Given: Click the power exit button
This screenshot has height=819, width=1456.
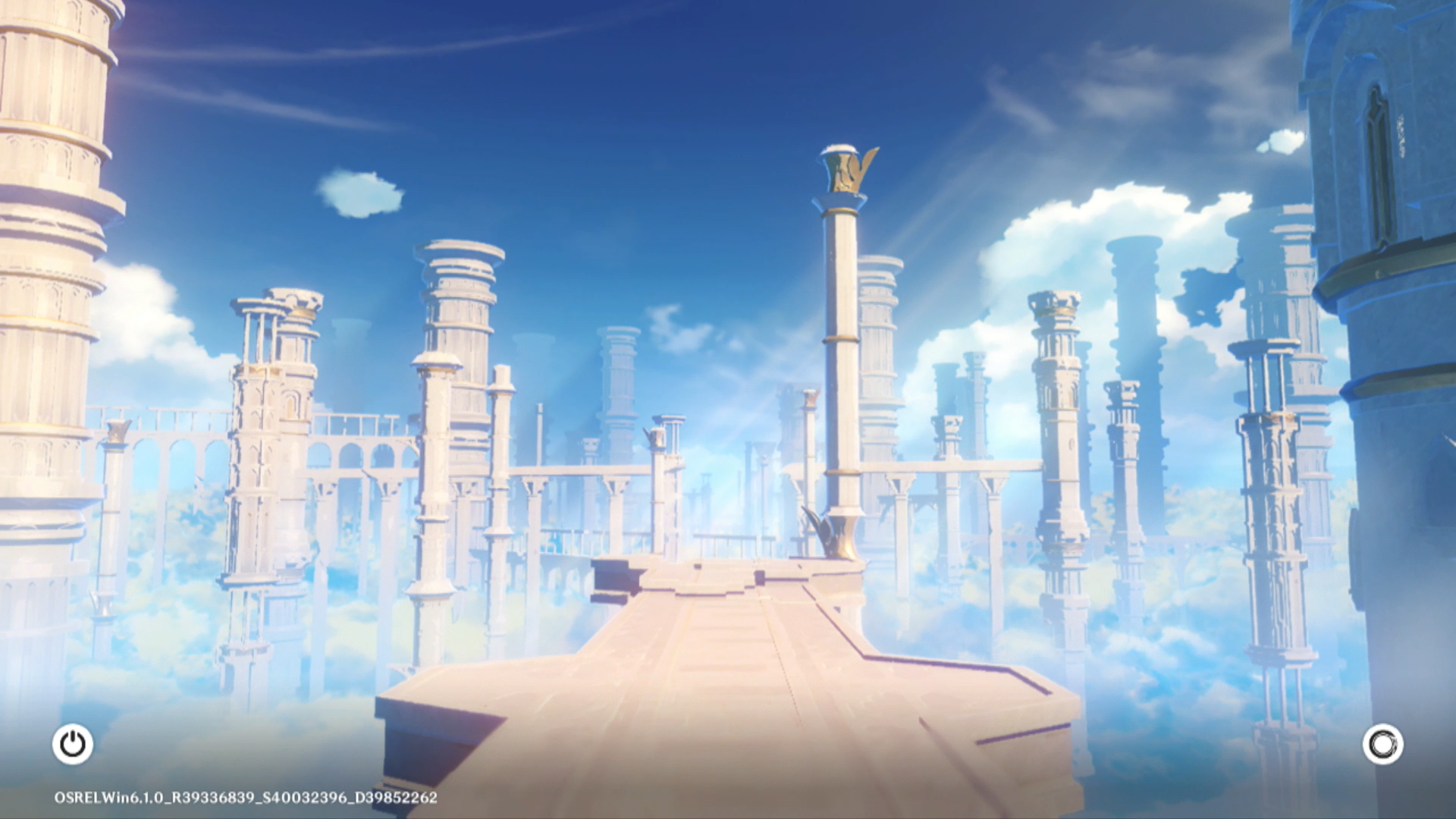Looking at the screenshot, I should point(73,744).
